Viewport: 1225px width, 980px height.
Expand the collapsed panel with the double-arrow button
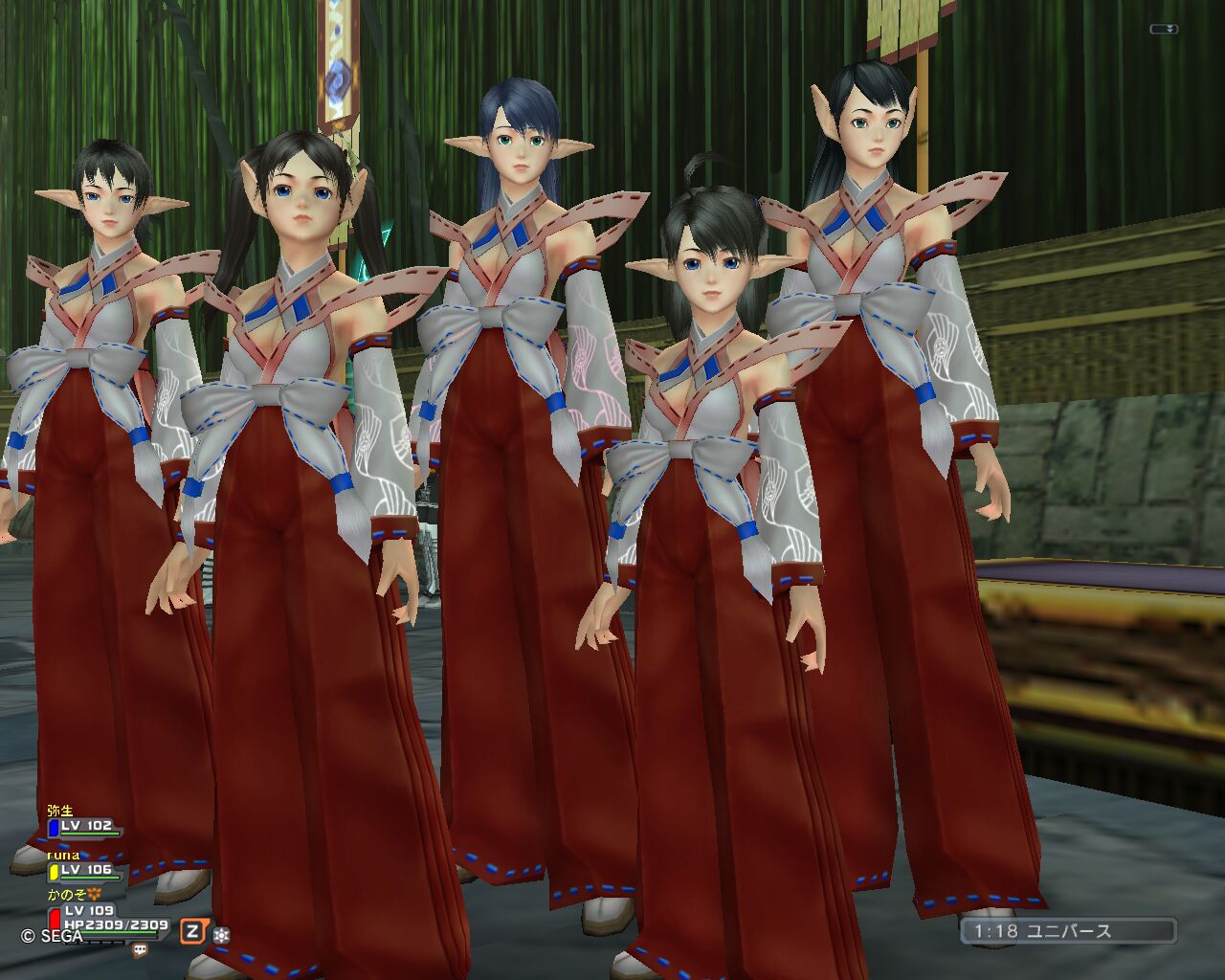[x=1164, y=30]
